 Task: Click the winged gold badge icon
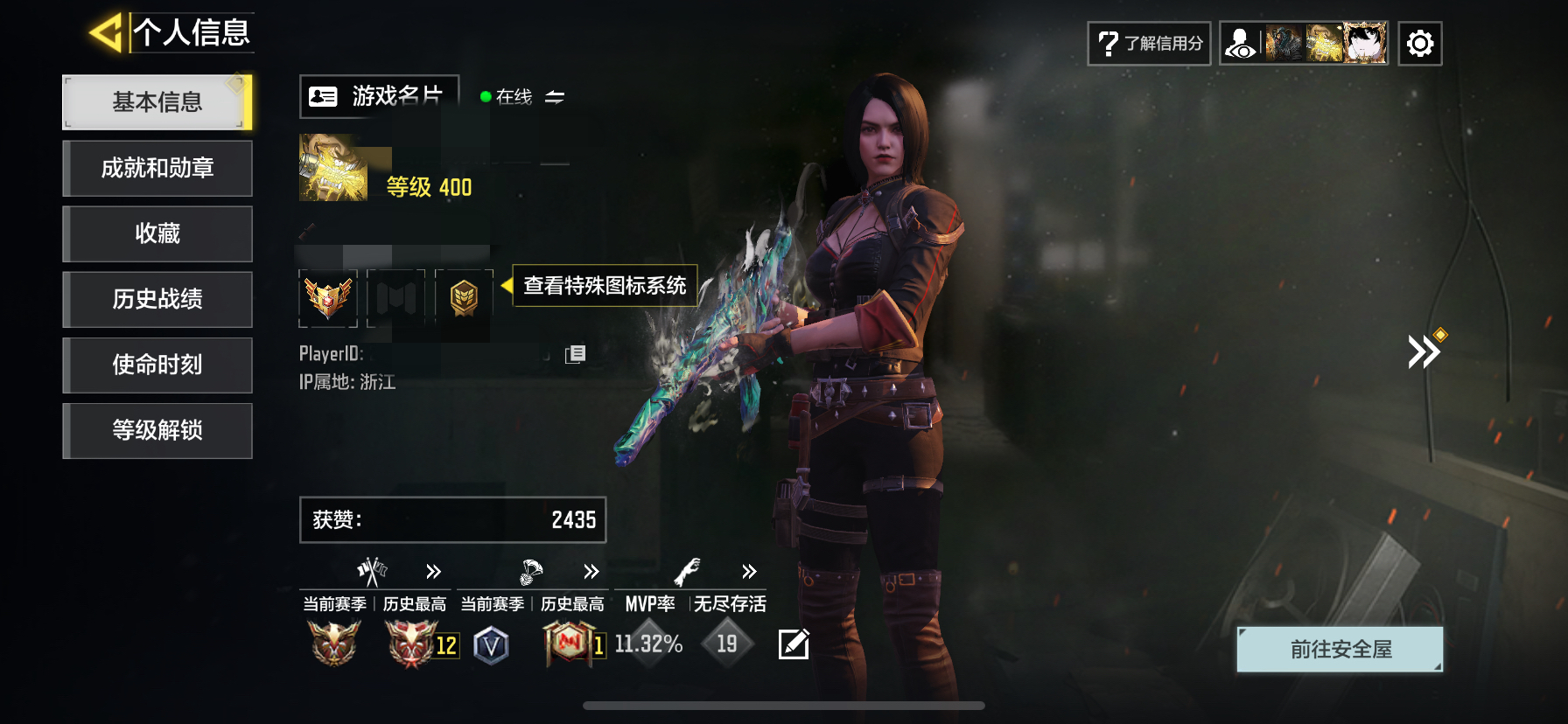[x=328, y=298]
